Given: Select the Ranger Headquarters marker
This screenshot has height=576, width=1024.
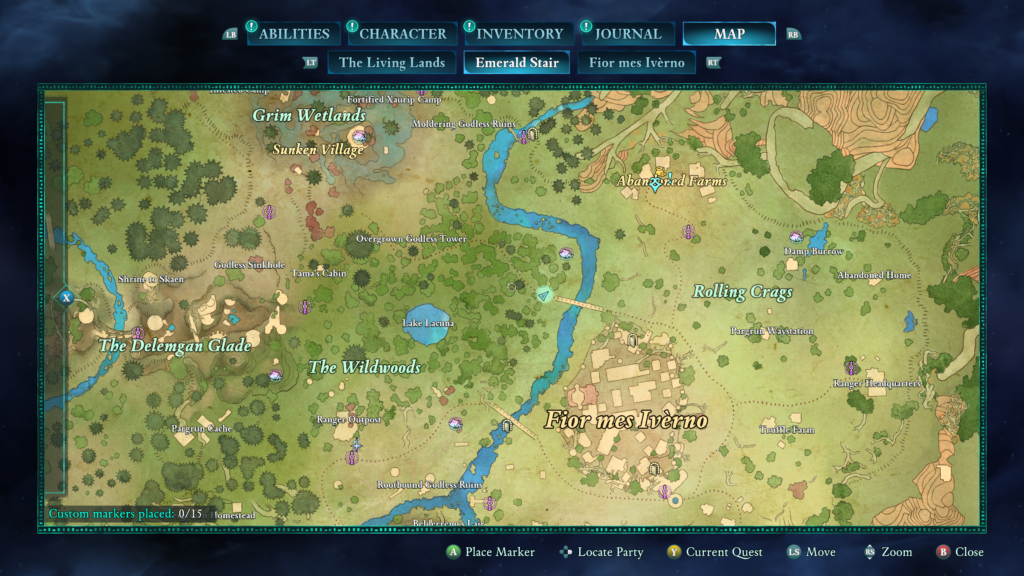Looking at the screenshot, I should click(x=851, y=368).
